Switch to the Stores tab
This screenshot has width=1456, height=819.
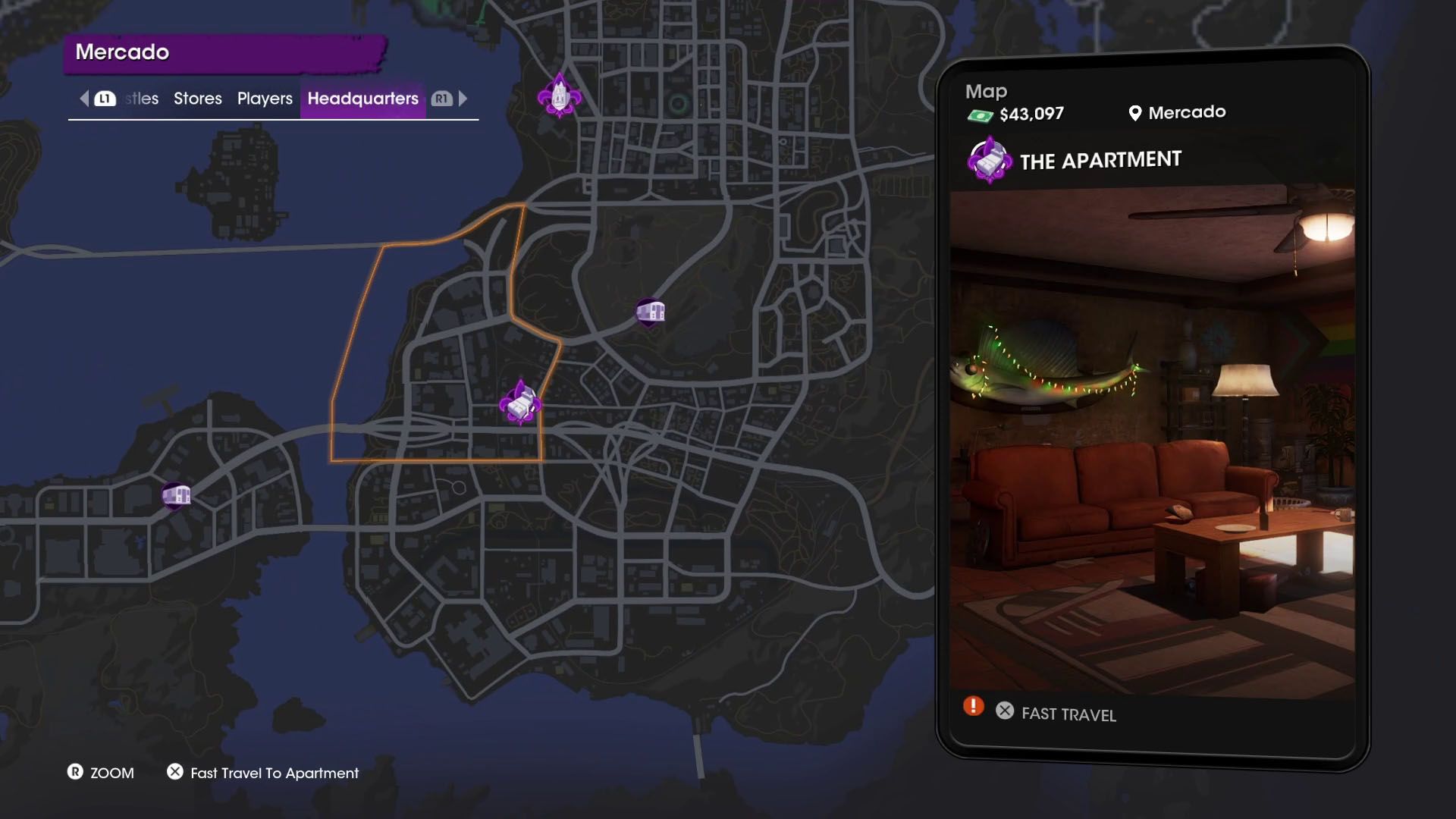(197, 98)
